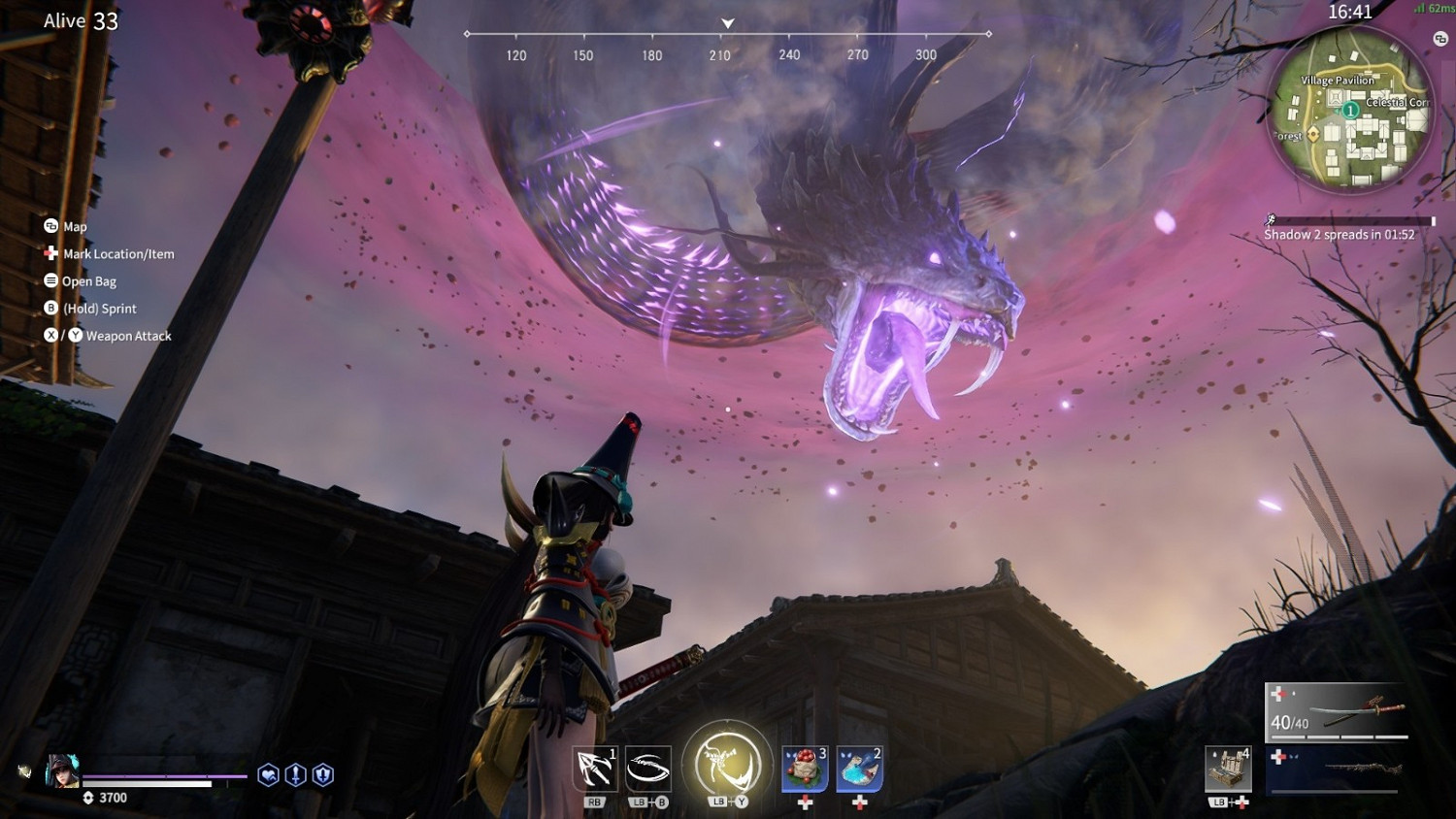
Task: Open the circular minimap
Action: click(1350, 107)
